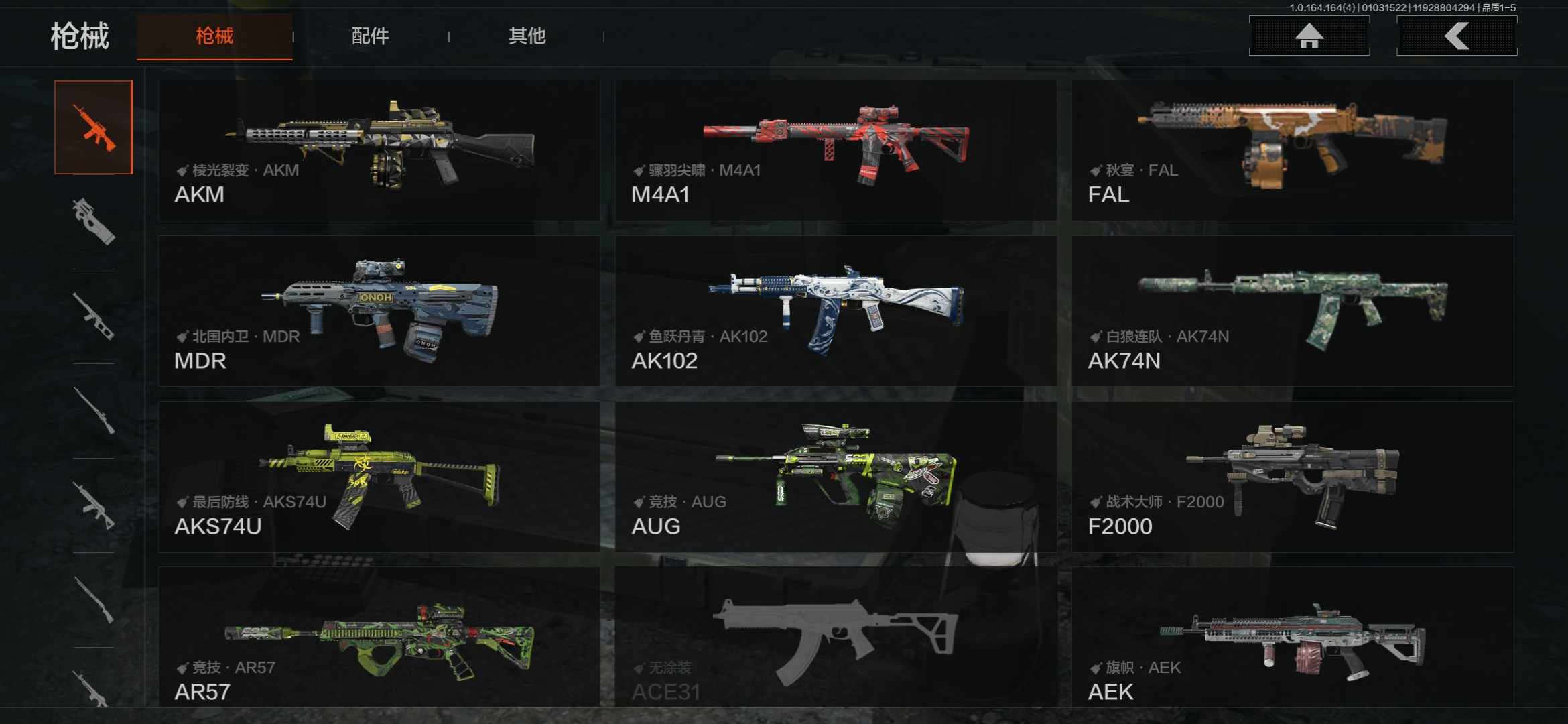The height and width of the screenshot is (724, 1568).
Task: Select the F2000 weapon card
Action: tap(1292, 477)
